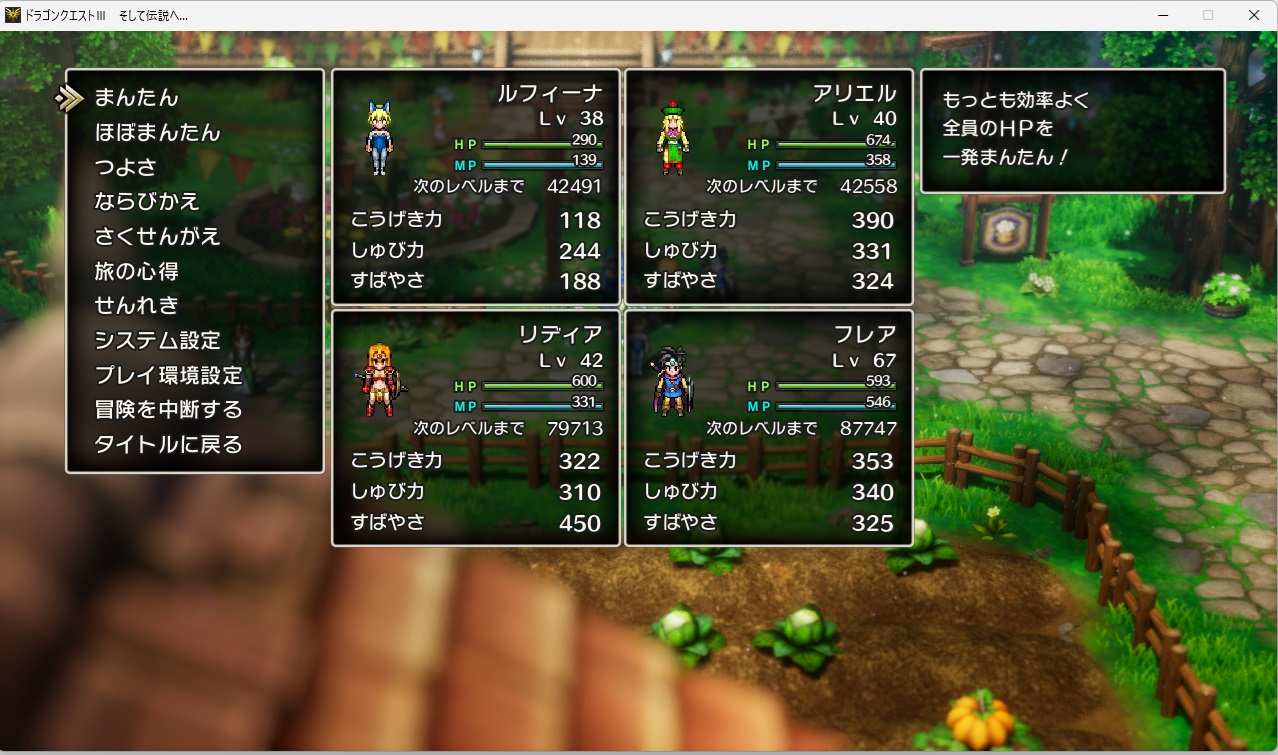This screenshot has width=1278, height=755.
Task: Select ならびかえ to reorder the party
Action: [x=147, y=202]
